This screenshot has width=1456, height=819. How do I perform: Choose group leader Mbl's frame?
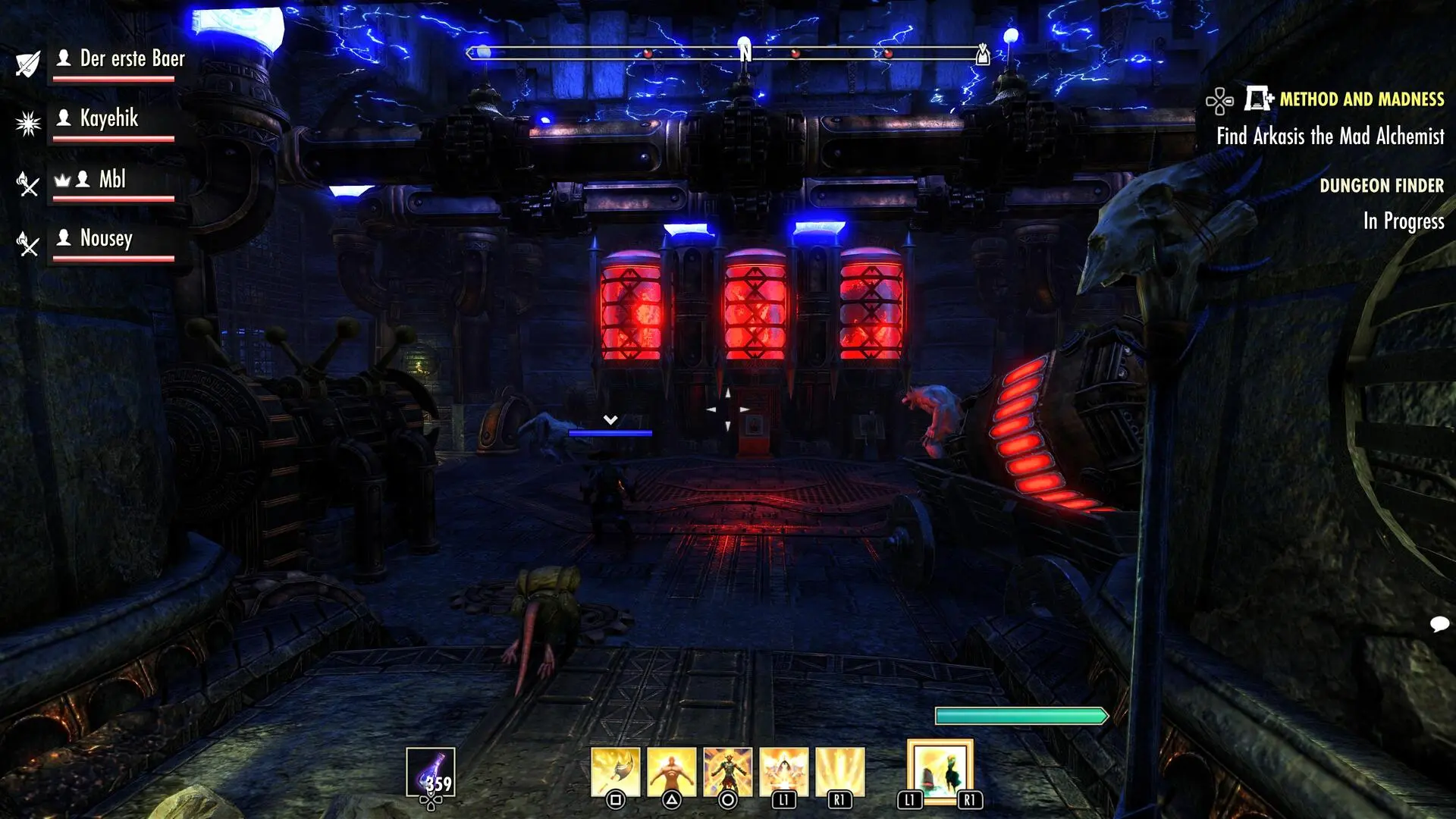click(x=112, y=180)
